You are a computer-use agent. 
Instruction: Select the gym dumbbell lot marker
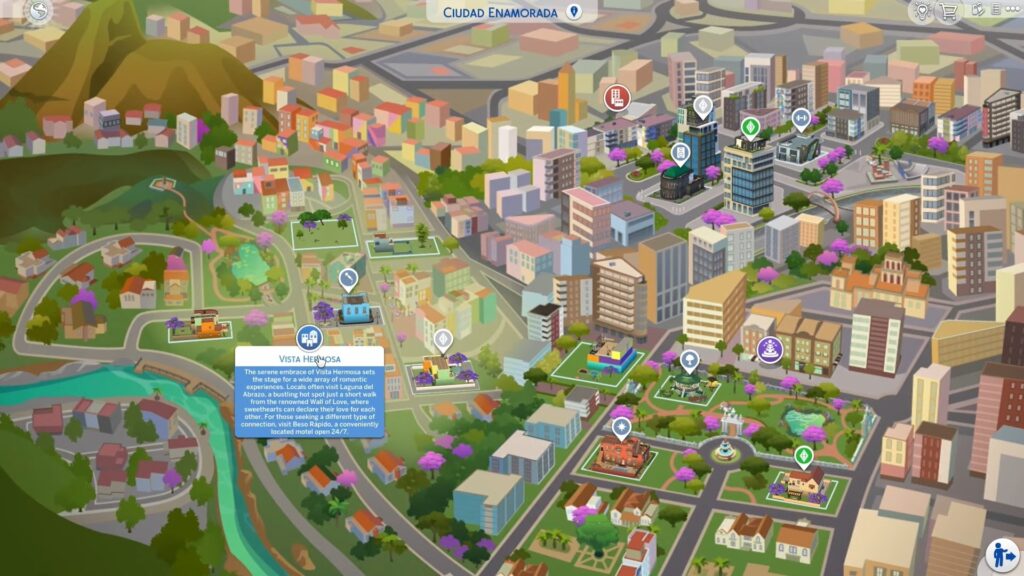click(x=800, y=119)
